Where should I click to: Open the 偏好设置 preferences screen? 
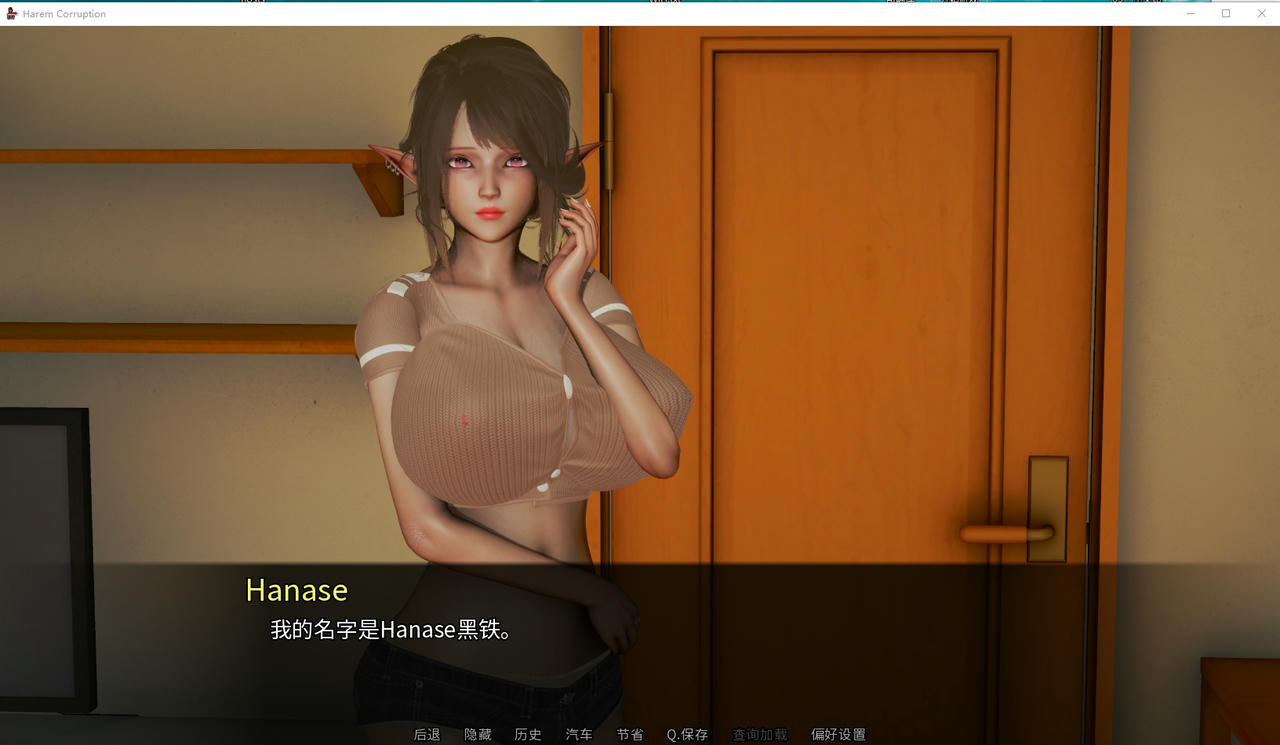click(x=836, y=734)
